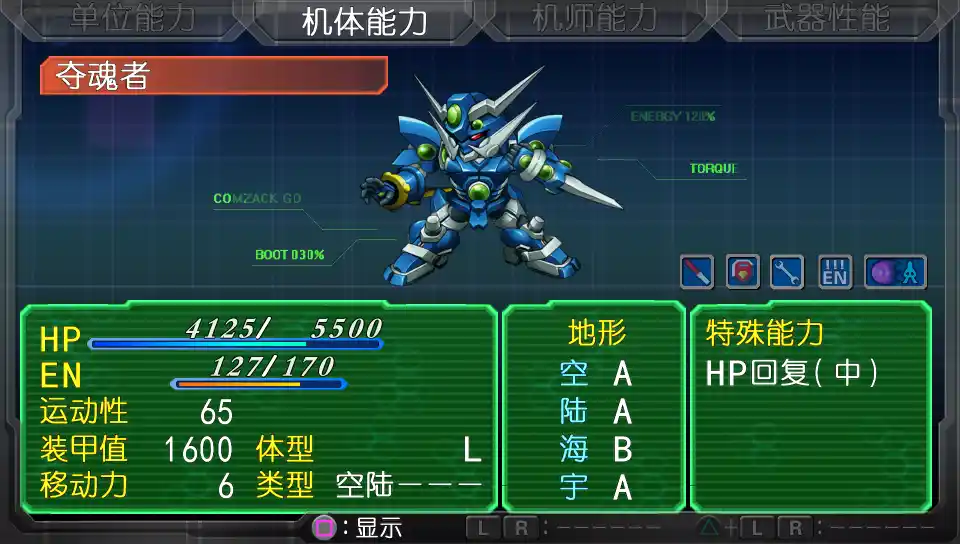Click the 显示 display option
The height and width of the screenshot is (544, 960).
361,527
